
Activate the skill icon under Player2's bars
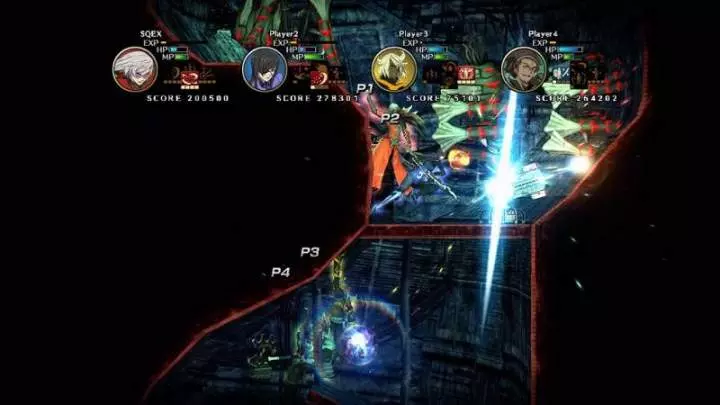click(317, 74)
